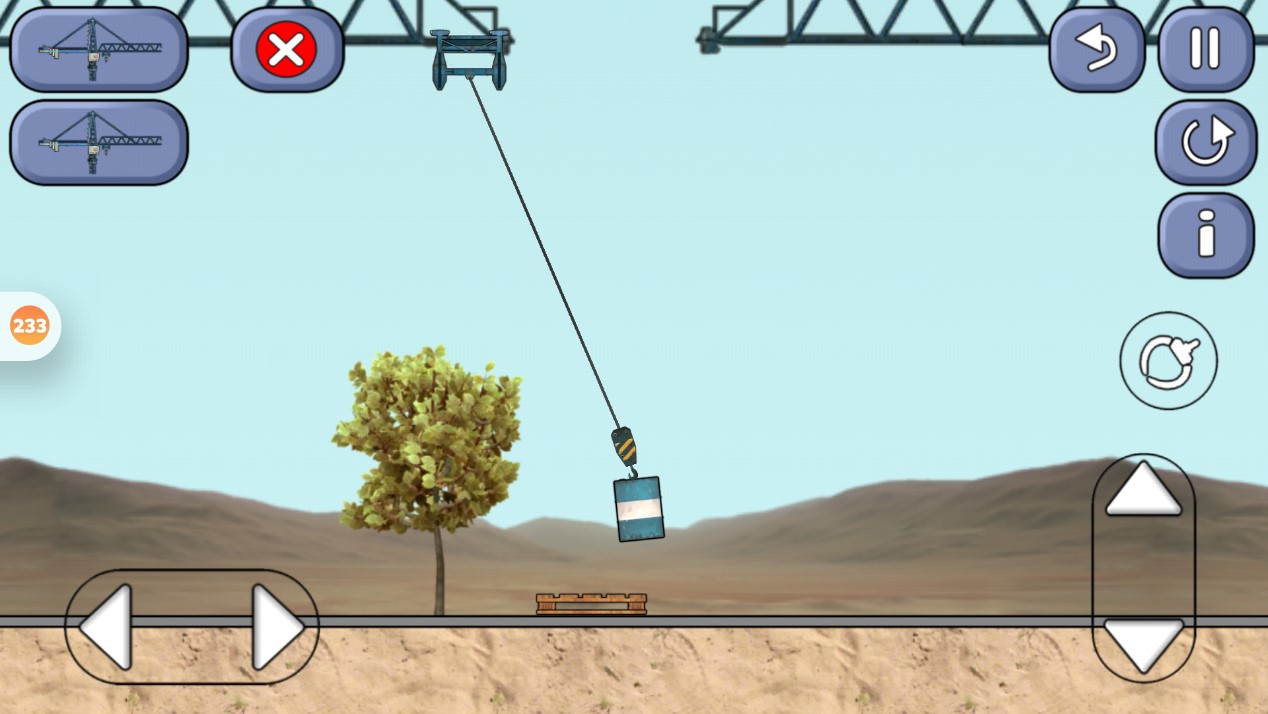Move the crane trolley right
This screenshot has width=1268, height=714.
[x=277, y=627]
